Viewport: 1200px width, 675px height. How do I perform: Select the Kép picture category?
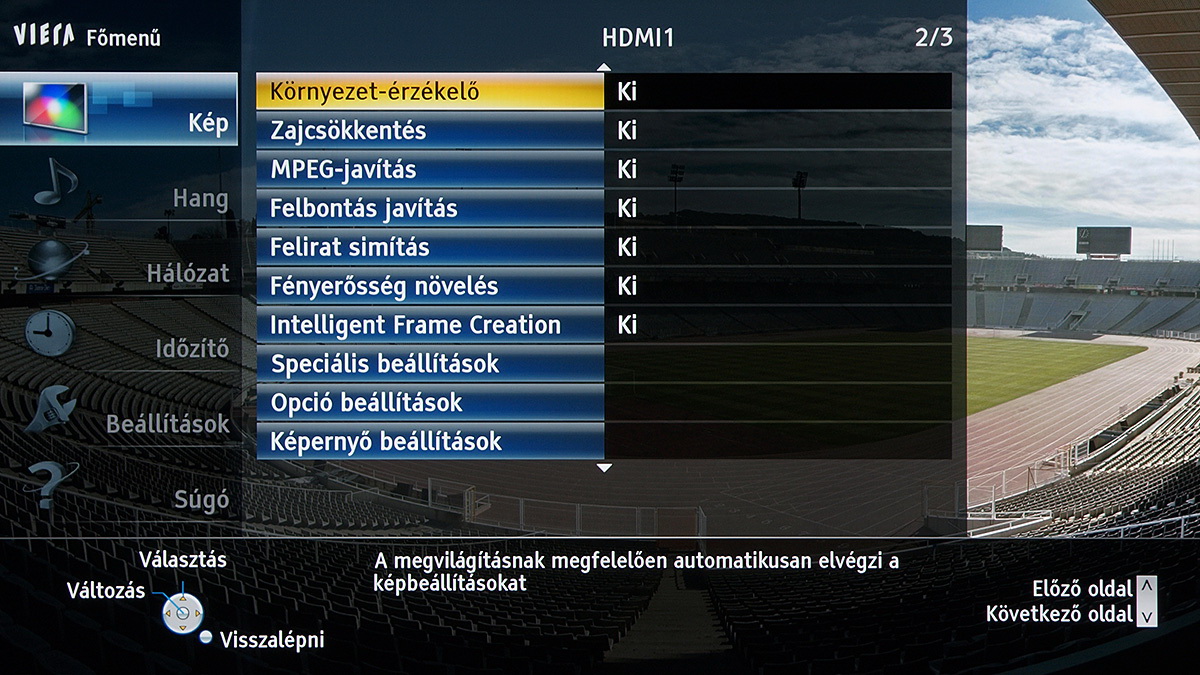pyautogui.click(x=119, y=110)
